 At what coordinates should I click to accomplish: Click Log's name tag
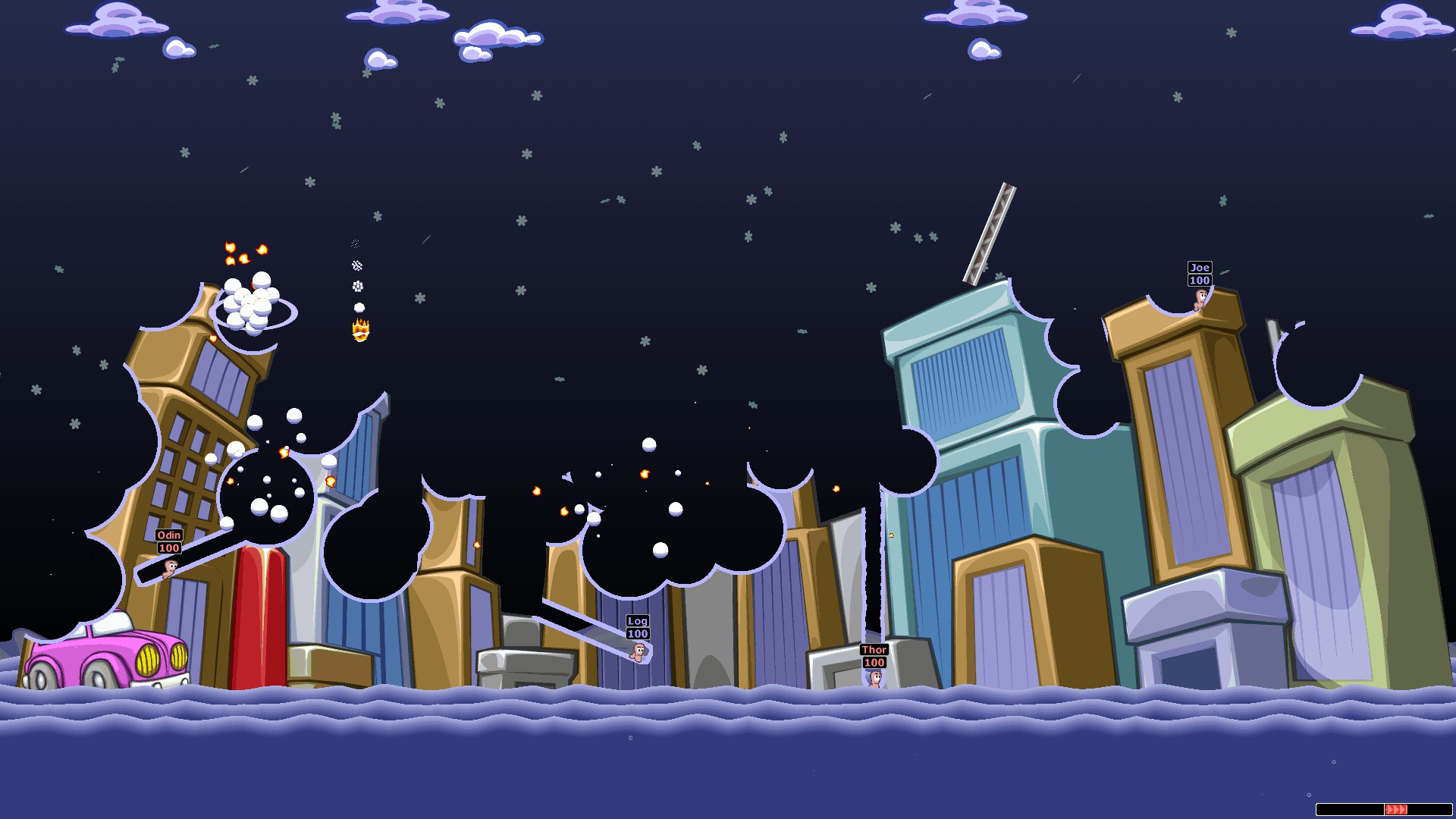click(x=636, y=620)
